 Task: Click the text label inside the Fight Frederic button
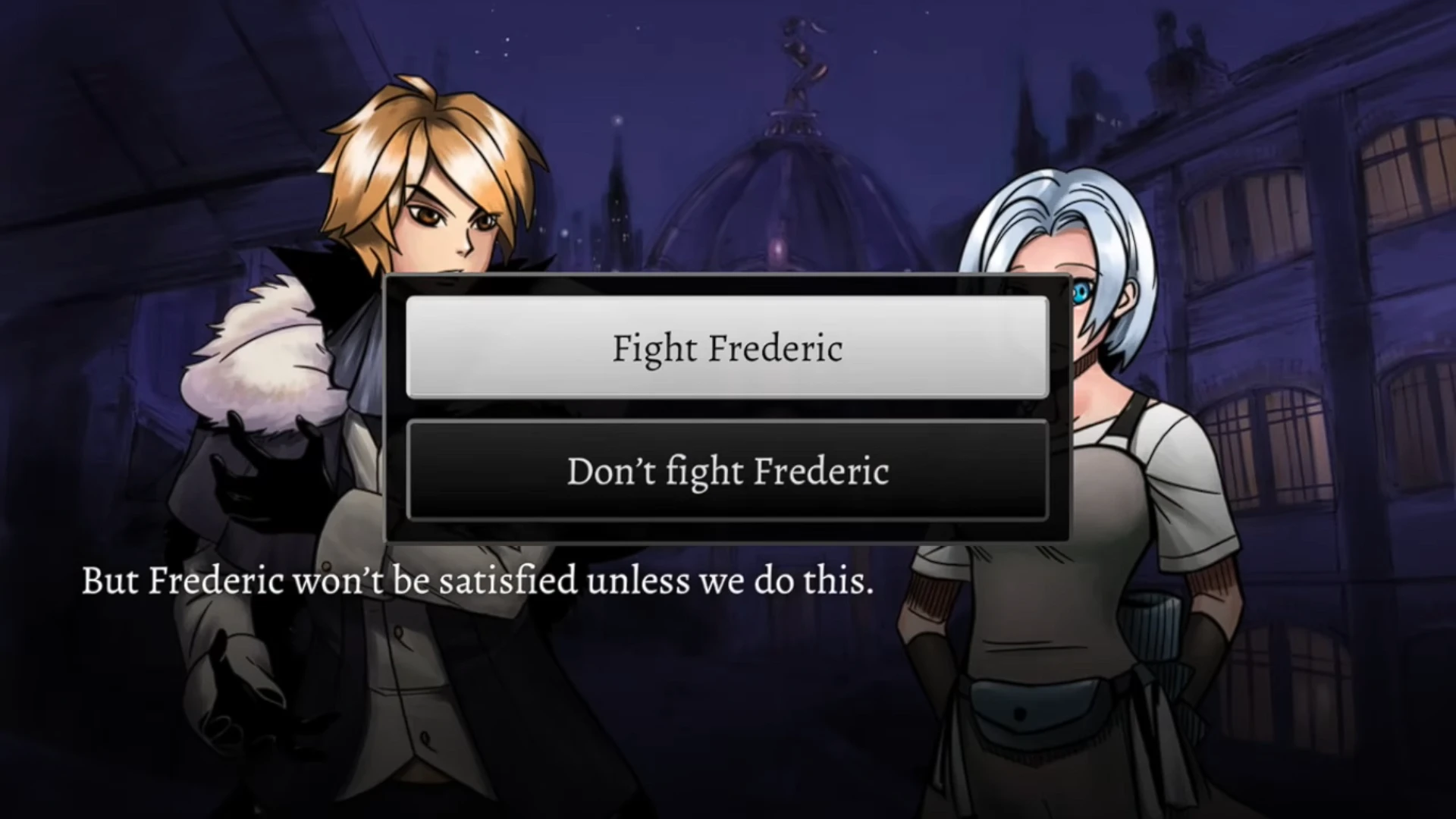point(726,349)
